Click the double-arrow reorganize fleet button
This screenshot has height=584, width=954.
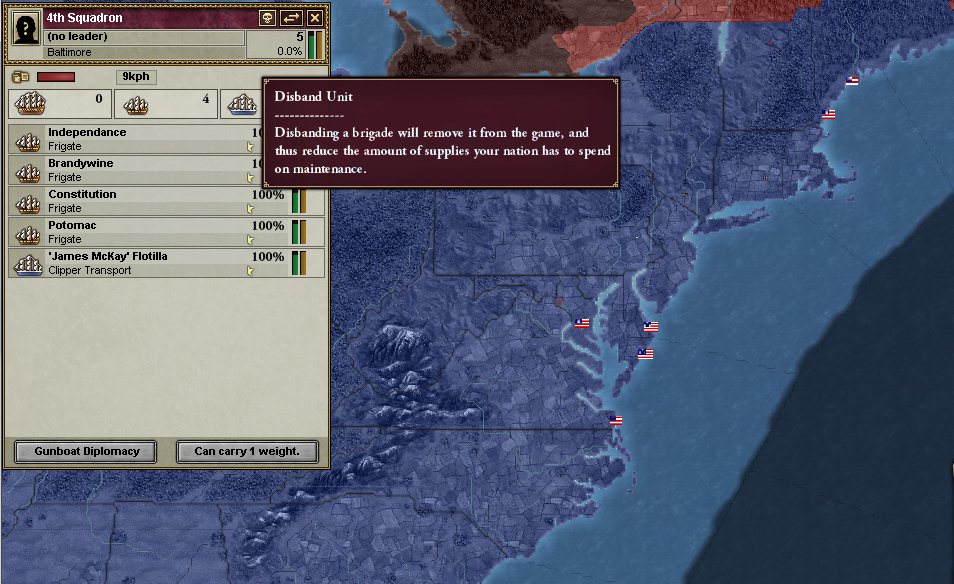tap(292, 18)
